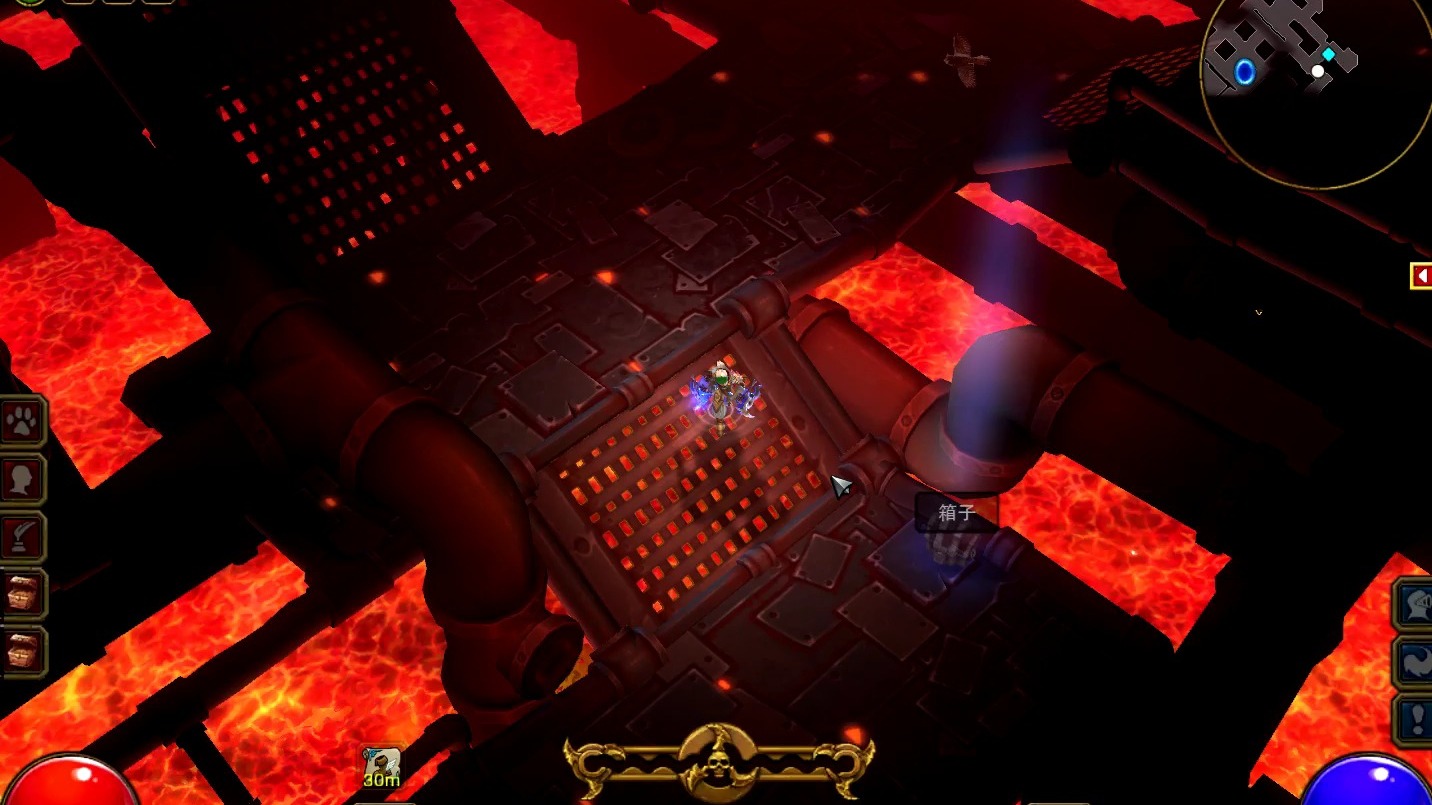Open the character silhouette panel
This screenshot has height=805, width=1432.
click(22, 480)
